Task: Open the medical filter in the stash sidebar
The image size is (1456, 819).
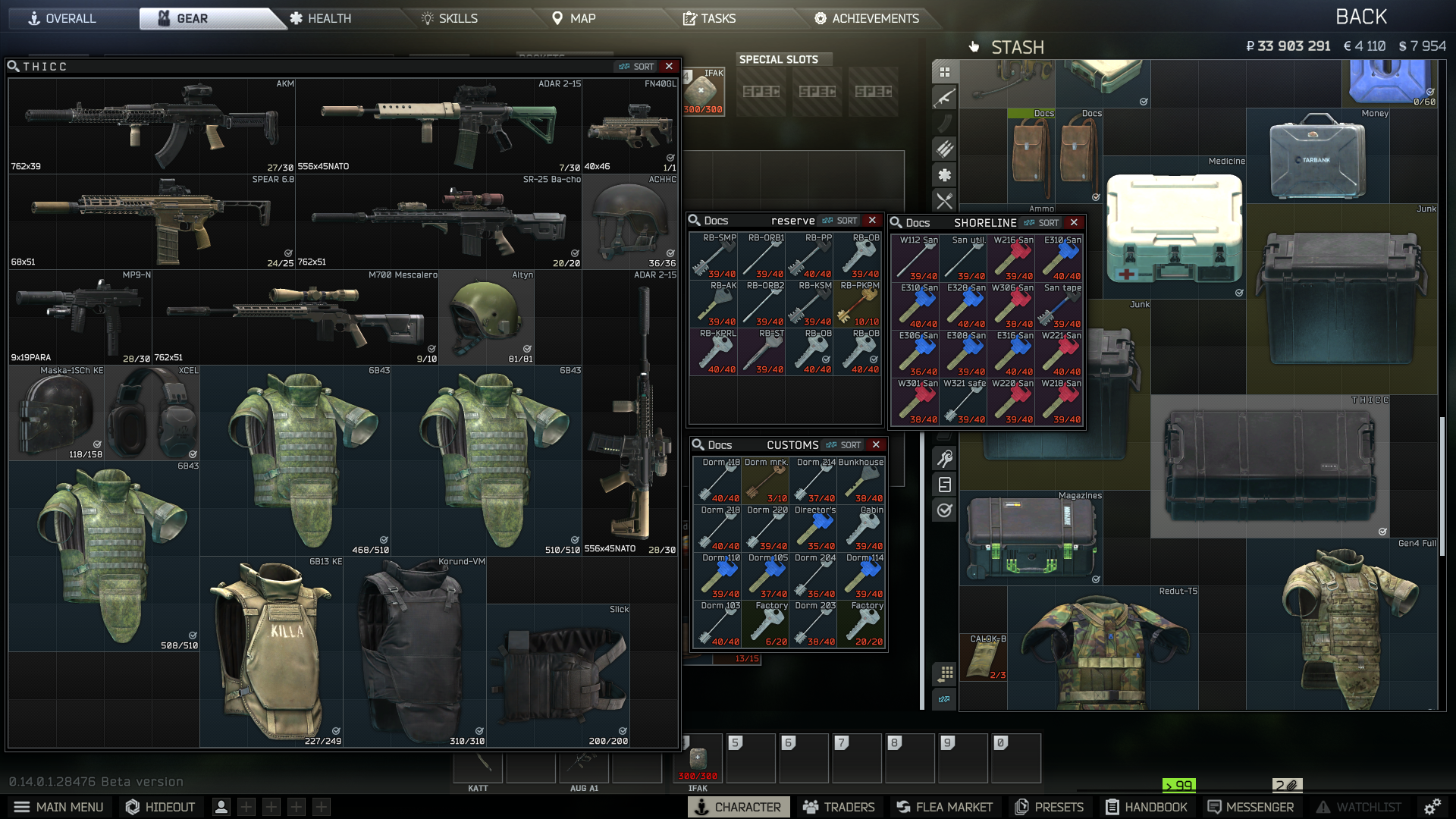Action: tap(943, 175)
